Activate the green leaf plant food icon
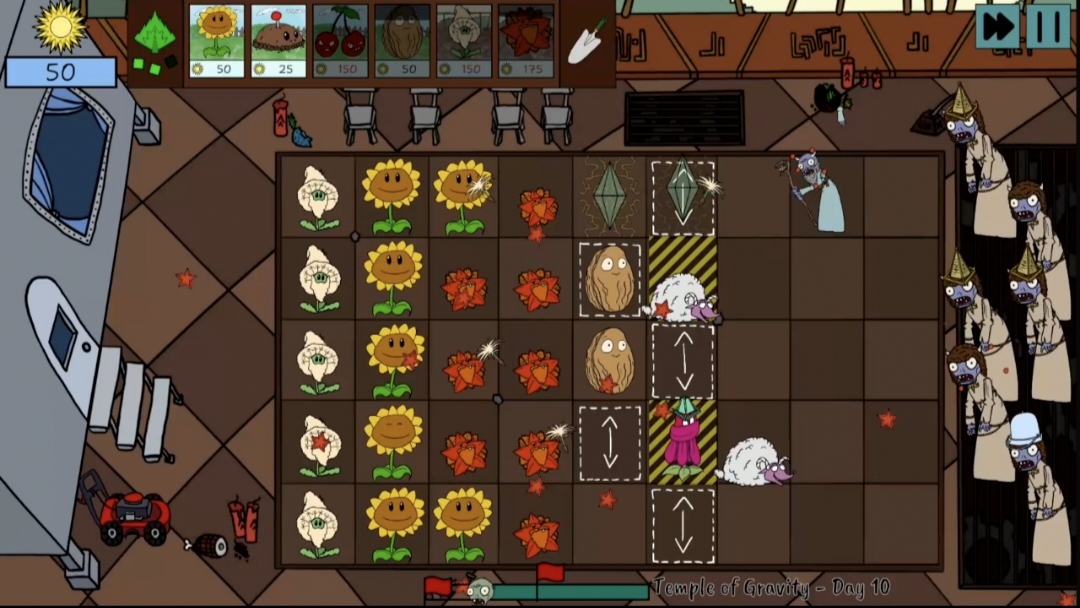Image resolution: width=1080 pixels, height=608 pixels. [155, 41]
